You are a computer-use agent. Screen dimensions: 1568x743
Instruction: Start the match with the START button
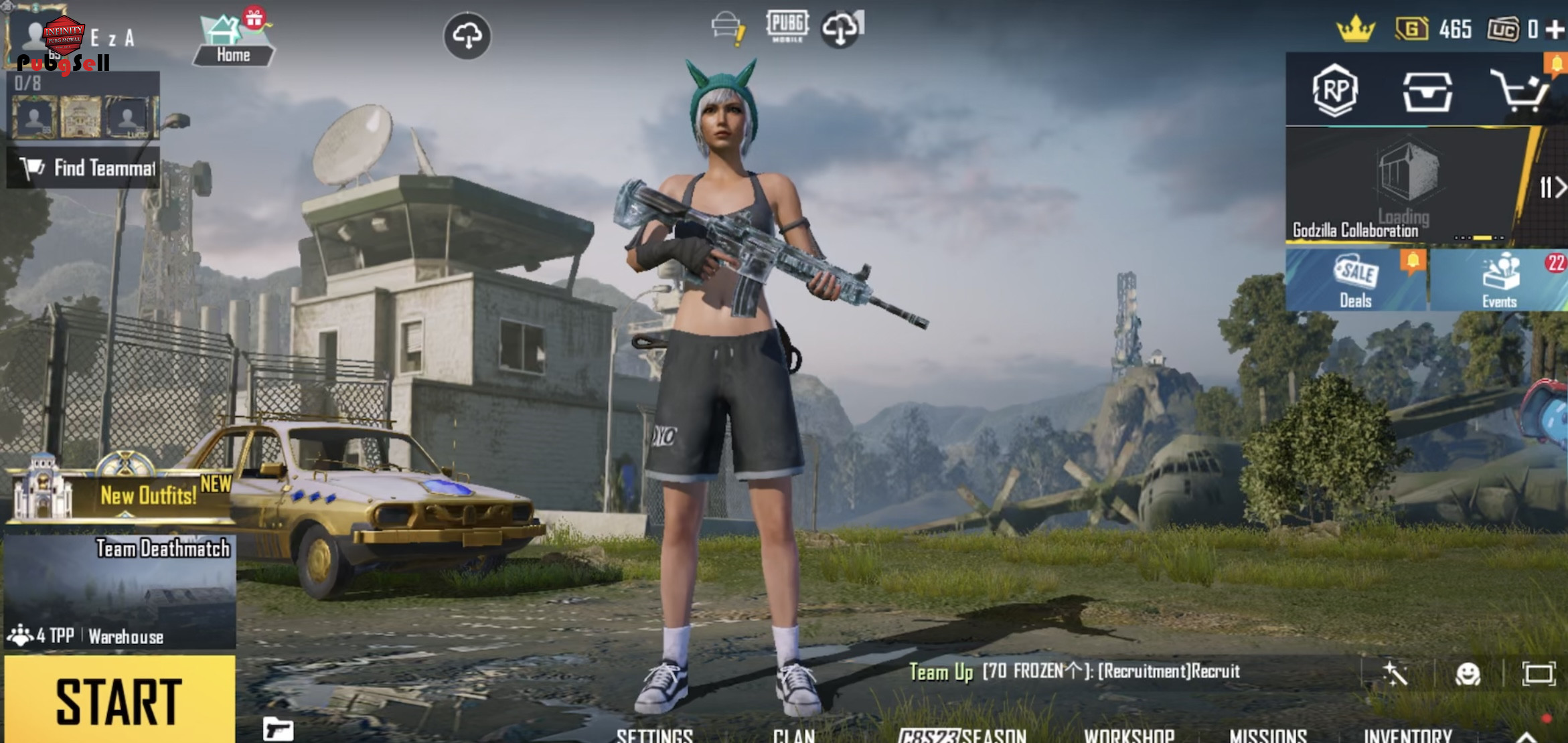[119, 700]
